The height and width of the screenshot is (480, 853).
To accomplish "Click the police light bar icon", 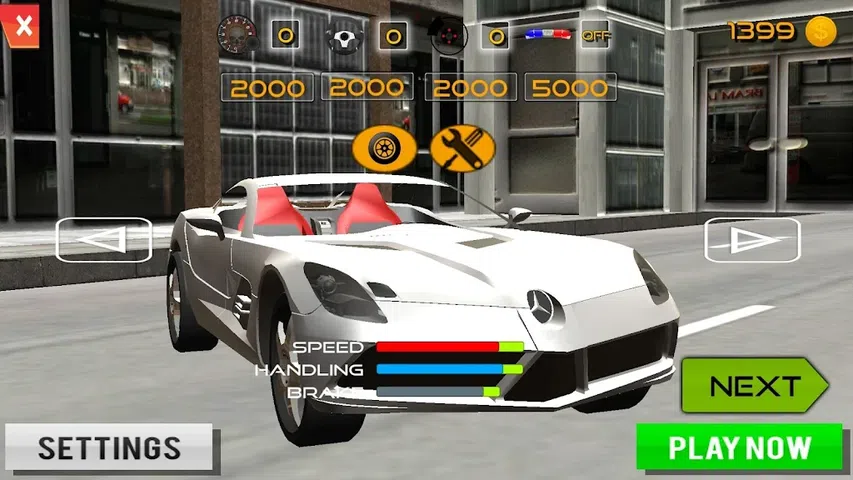I will tap(549, 35).
